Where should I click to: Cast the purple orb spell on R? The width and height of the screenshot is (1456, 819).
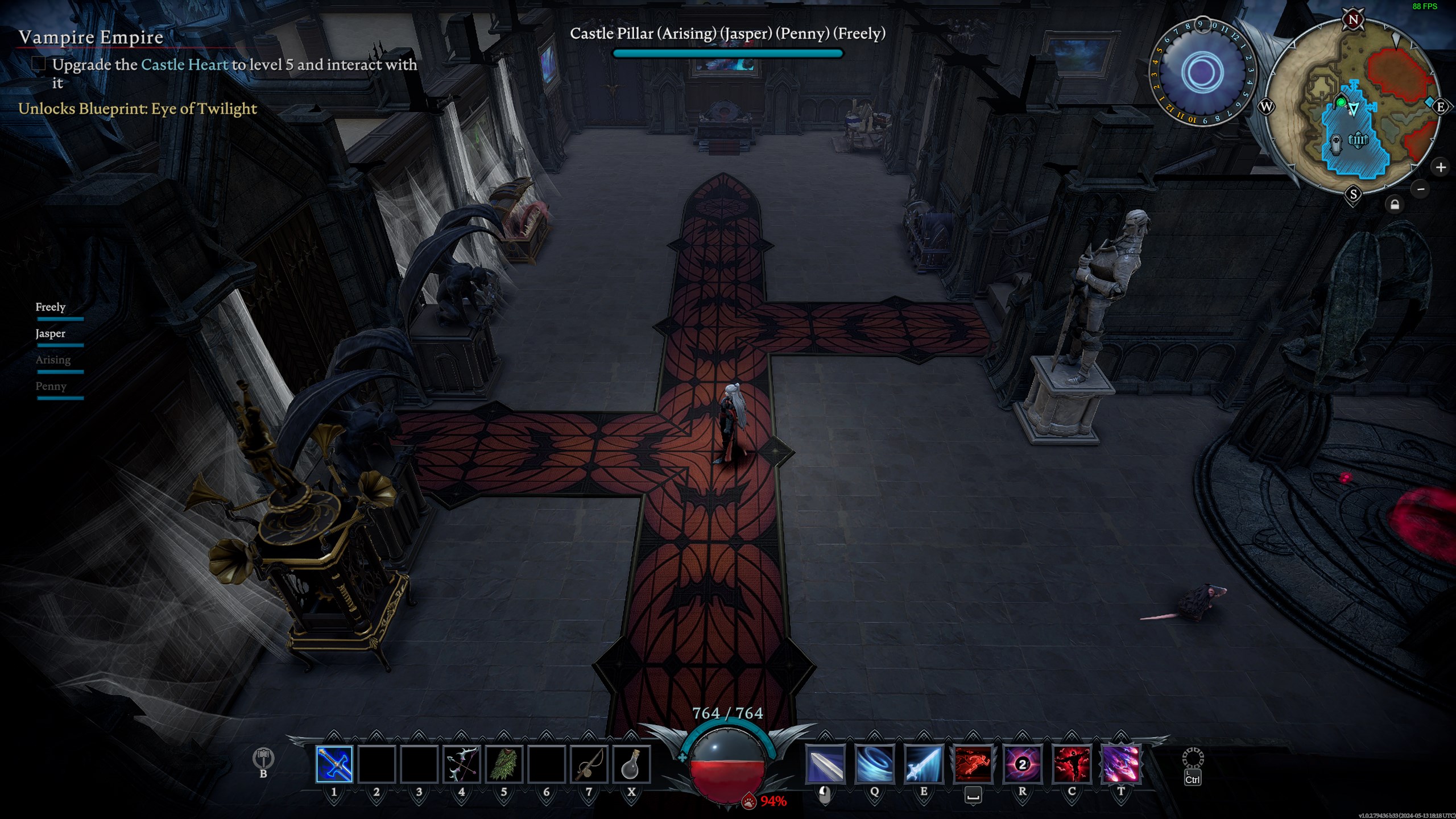pyautogui.click(x=1022, y=764)
